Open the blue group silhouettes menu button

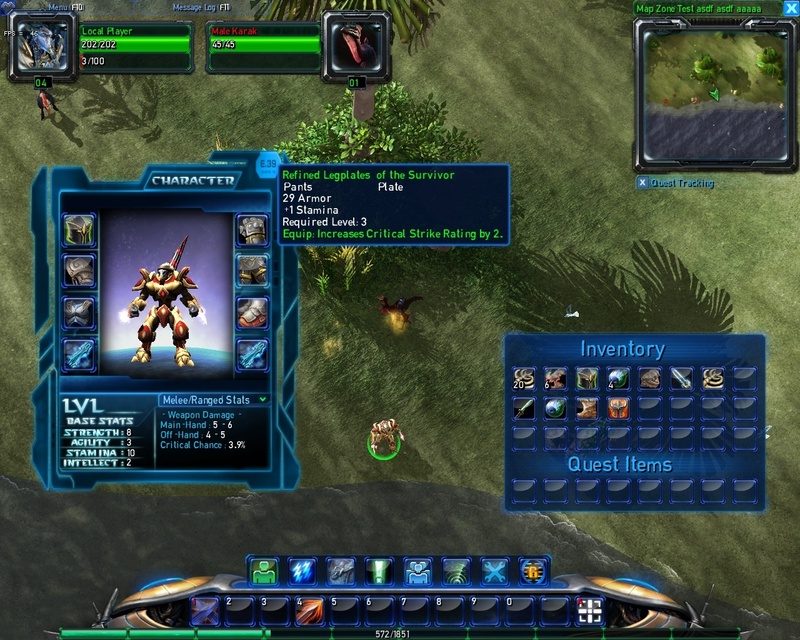(418, 571)
